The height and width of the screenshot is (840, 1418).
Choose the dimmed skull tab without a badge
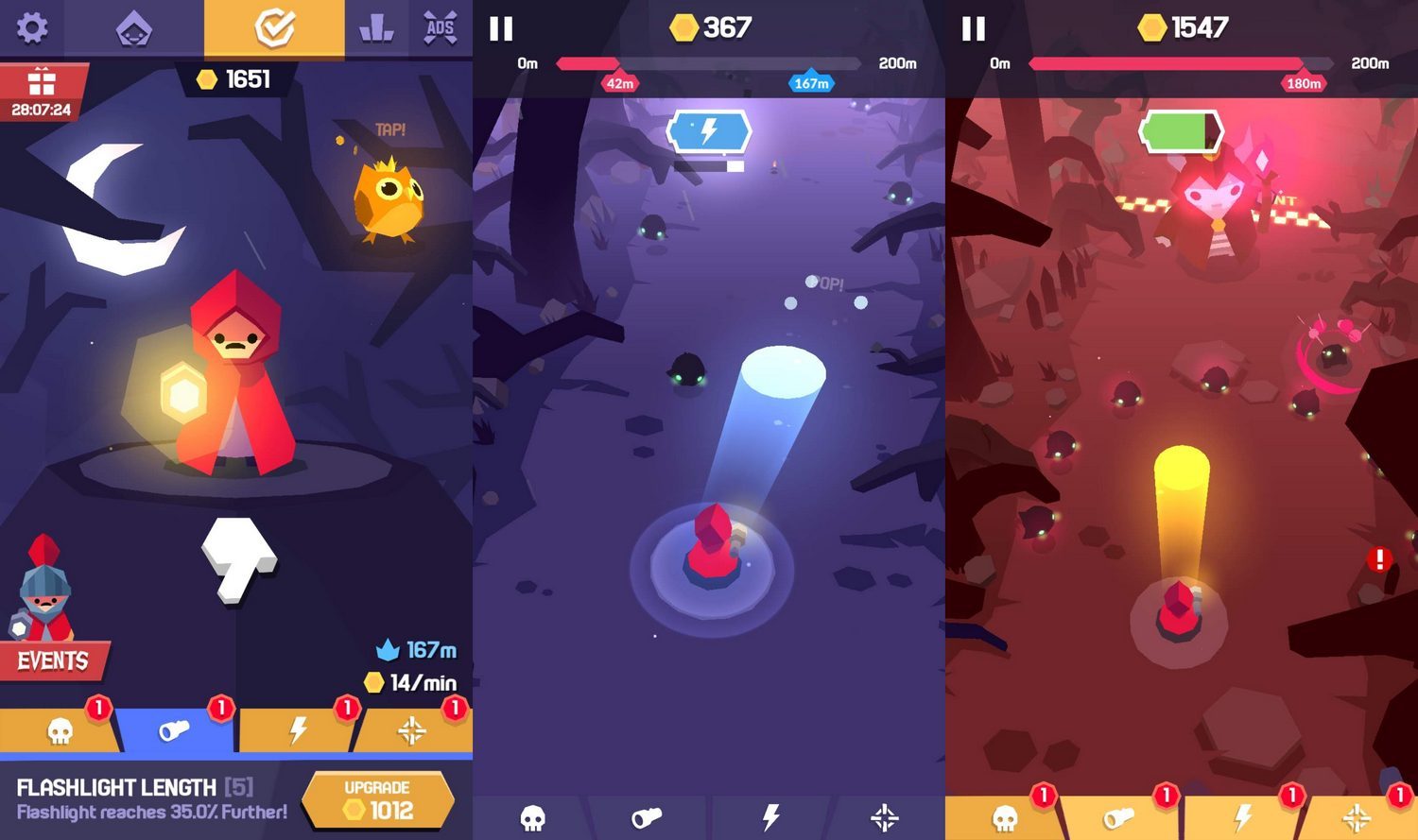(533, 817)
